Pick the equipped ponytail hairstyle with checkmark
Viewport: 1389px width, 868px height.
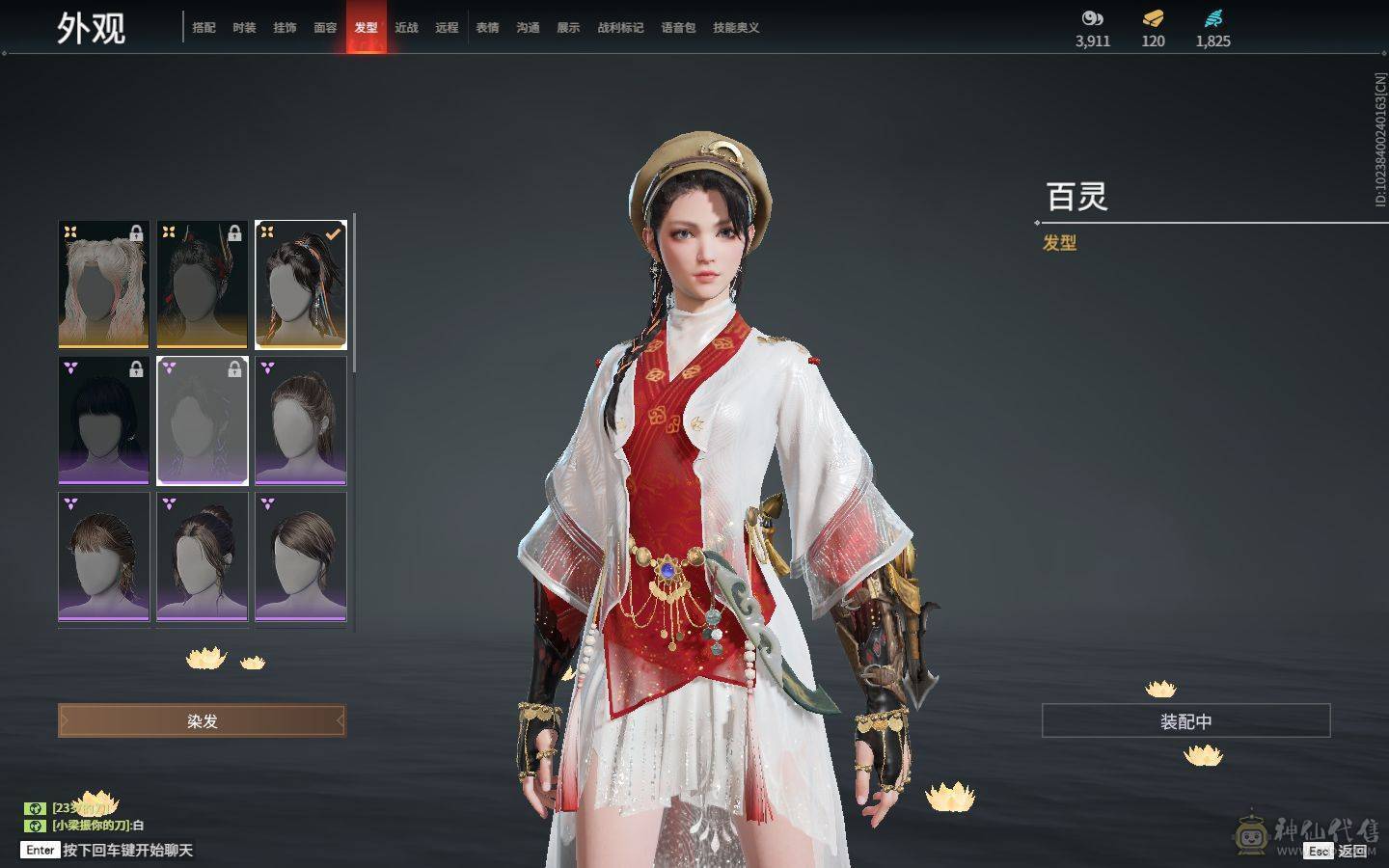[x=301, y=285]
